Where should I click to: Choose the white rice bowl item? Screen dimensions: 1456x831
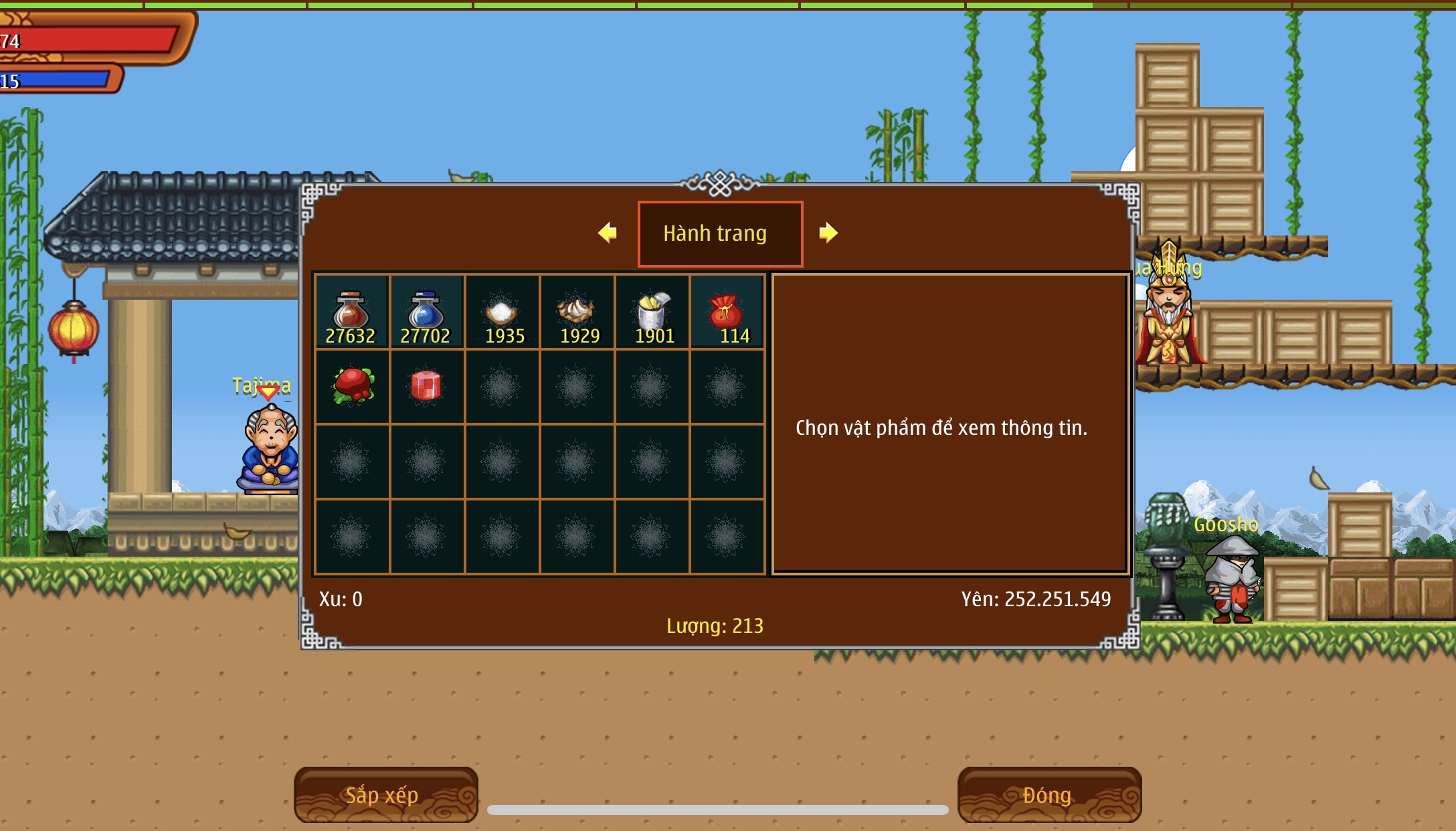point(502,313)
